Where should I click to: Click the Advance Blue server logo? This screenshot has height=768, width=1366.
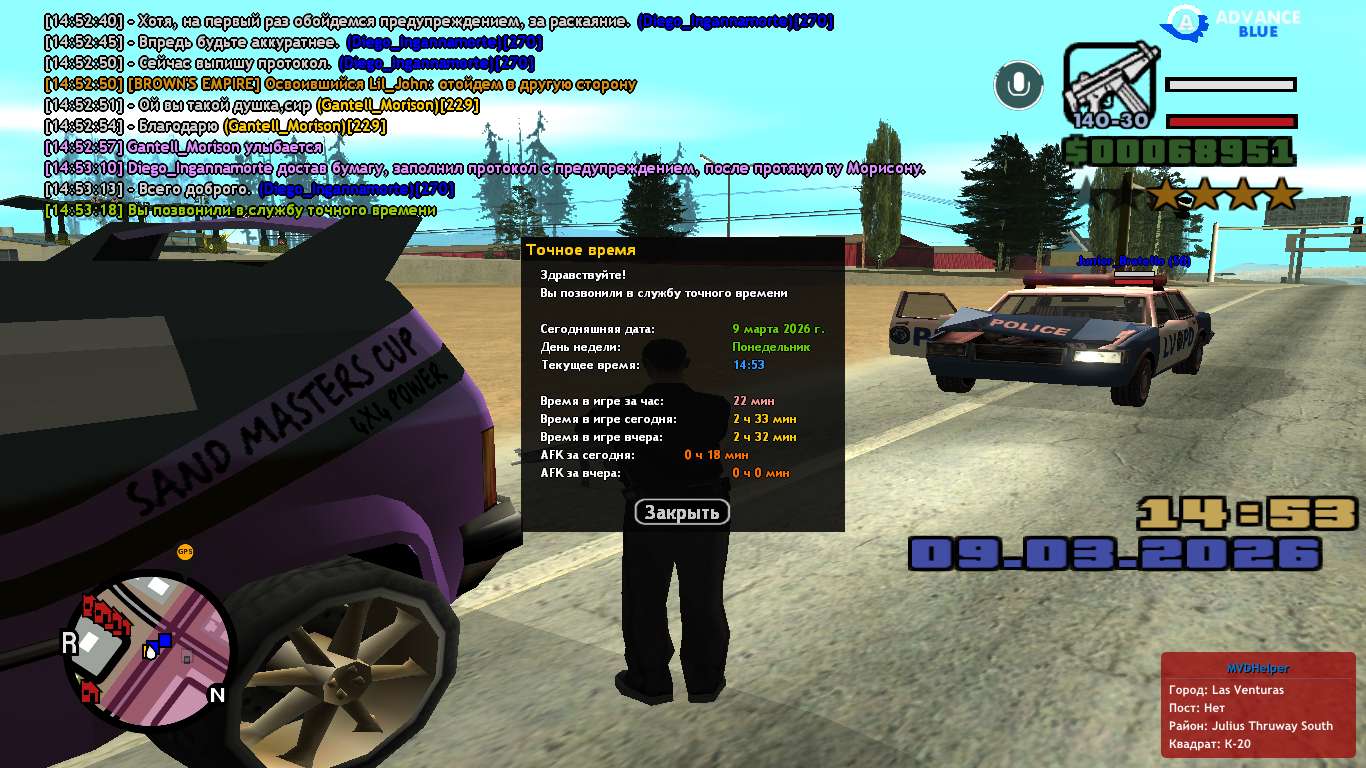[x=1237, y=22]
